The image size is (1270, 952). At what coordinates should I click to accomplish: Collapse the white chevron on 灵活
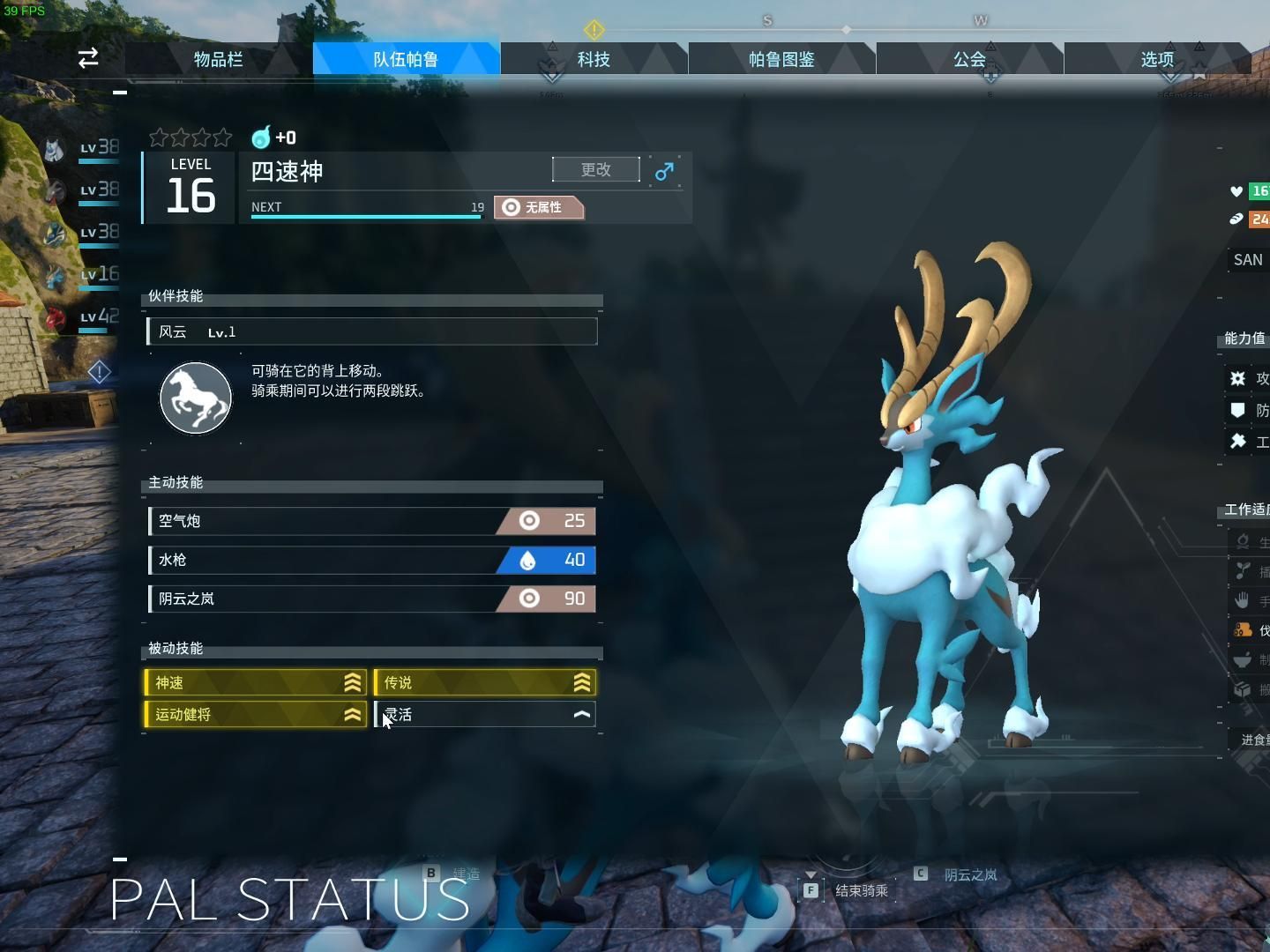582,714
